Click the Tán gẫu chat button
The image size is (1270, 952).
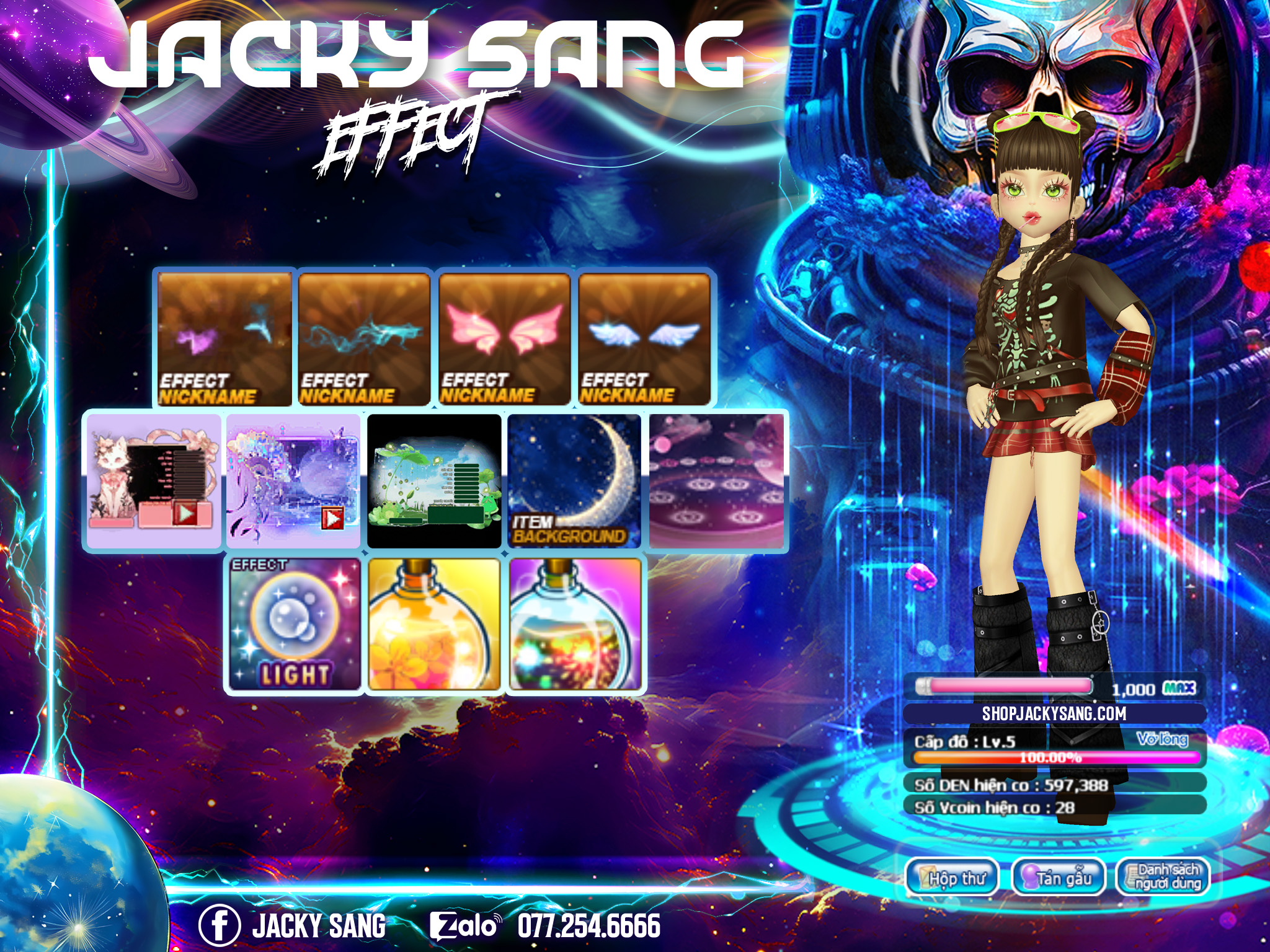click(1058, 877)
